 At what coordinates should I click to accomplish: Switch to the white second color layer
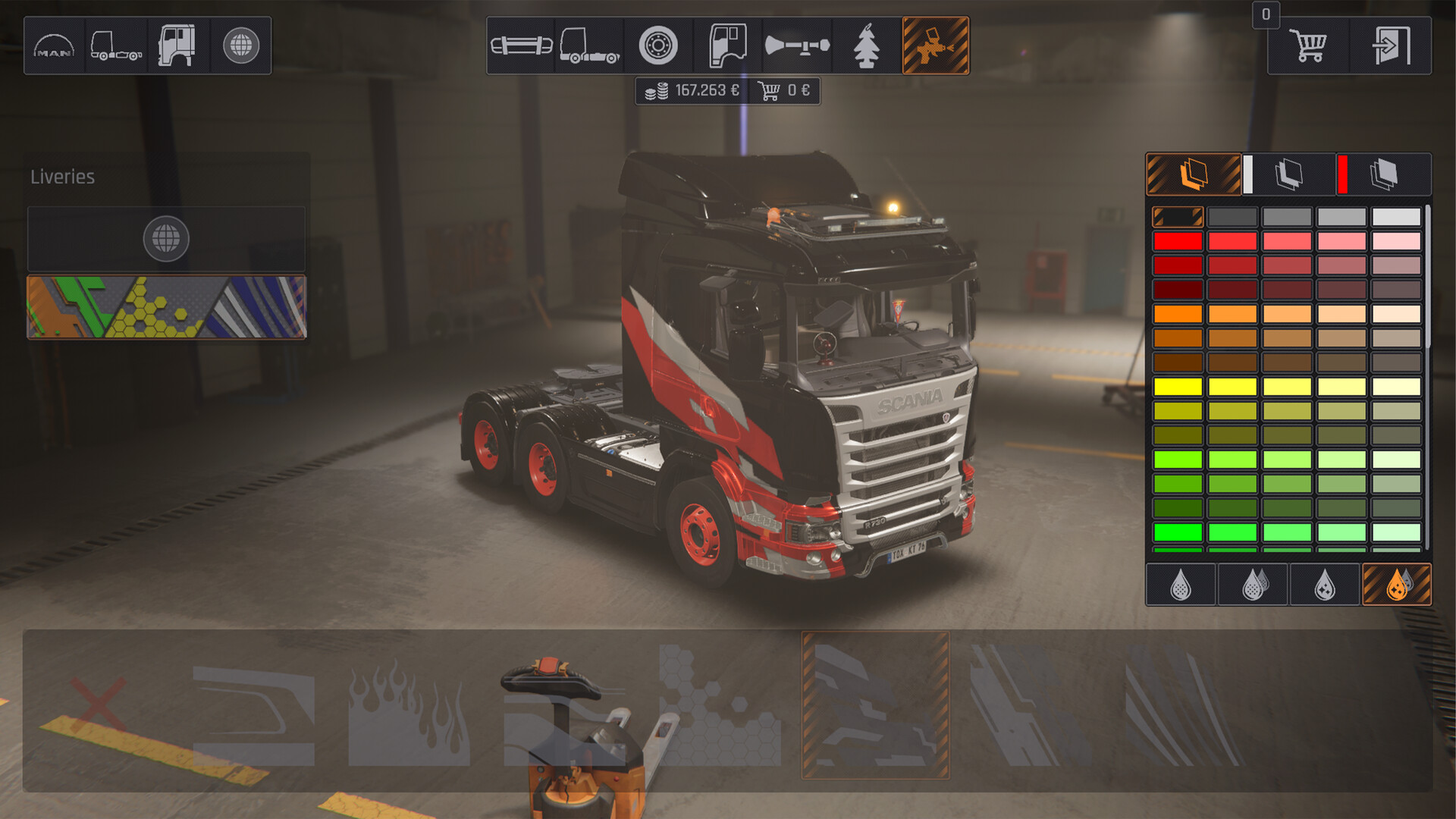point(1288,174)
